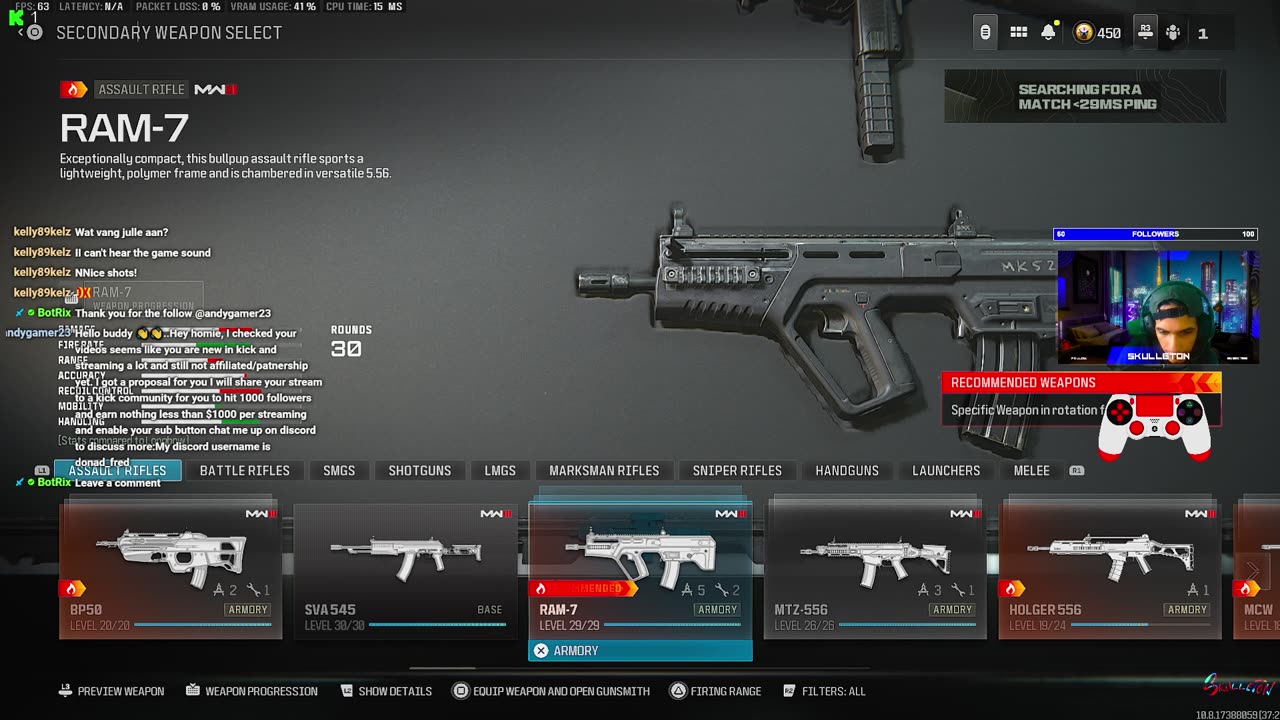
Task: Select the Melee weapon category
Action: pos(1031,471)
